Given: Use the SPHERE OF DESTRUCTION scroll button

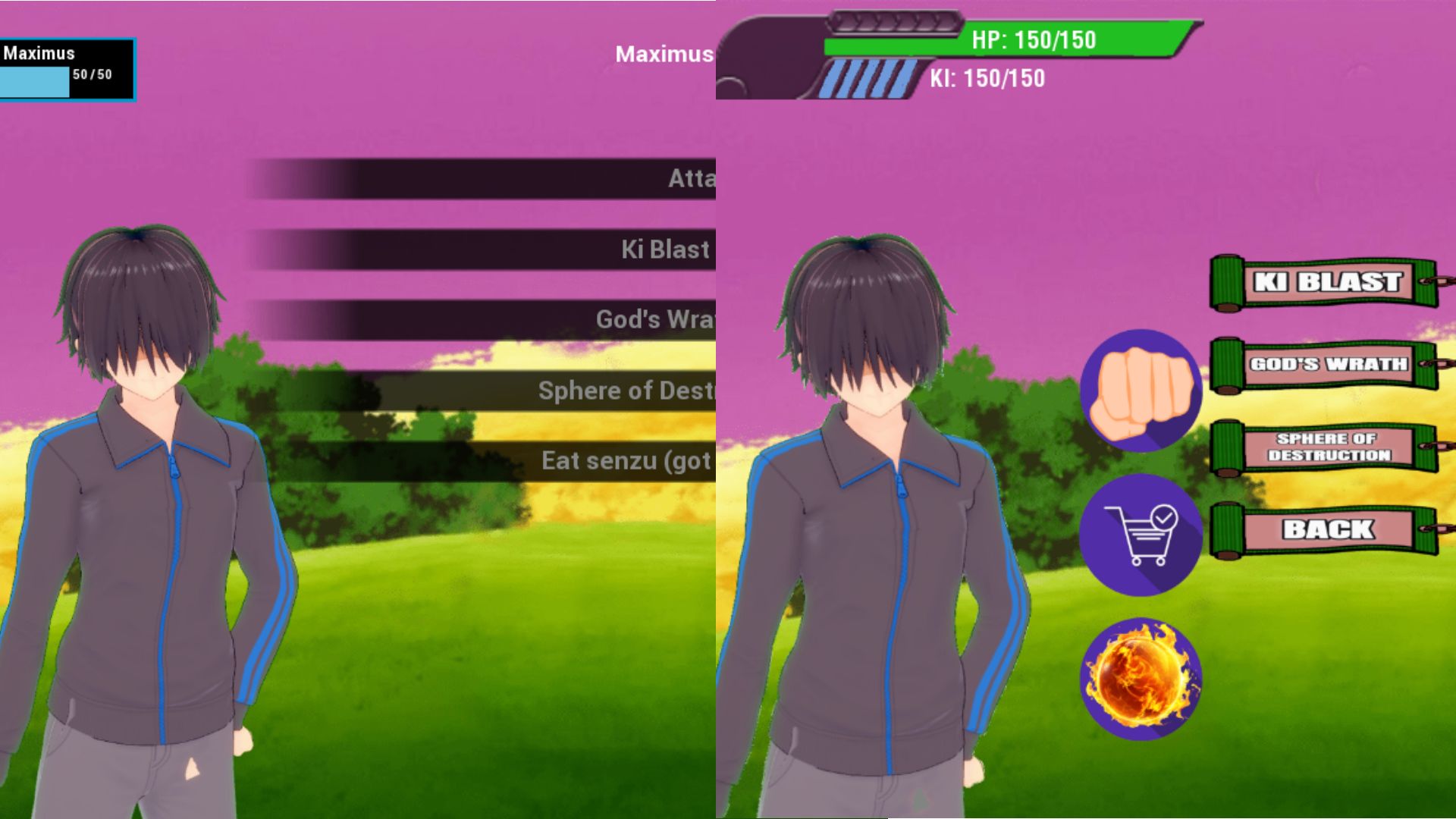Looking at the screenshot, I should tap(1327, 447).
